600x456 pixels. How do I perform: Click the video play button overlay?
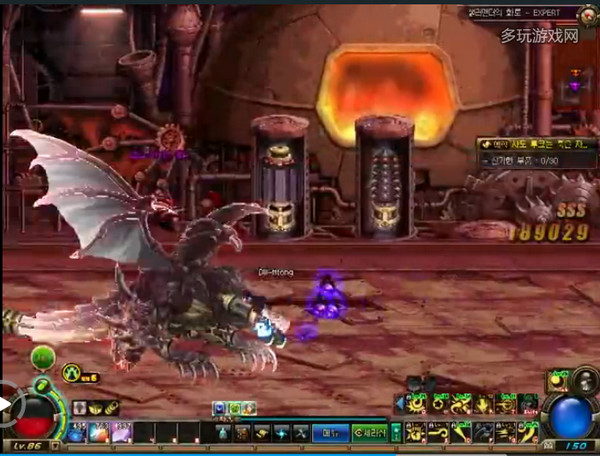tap(8, 407)
